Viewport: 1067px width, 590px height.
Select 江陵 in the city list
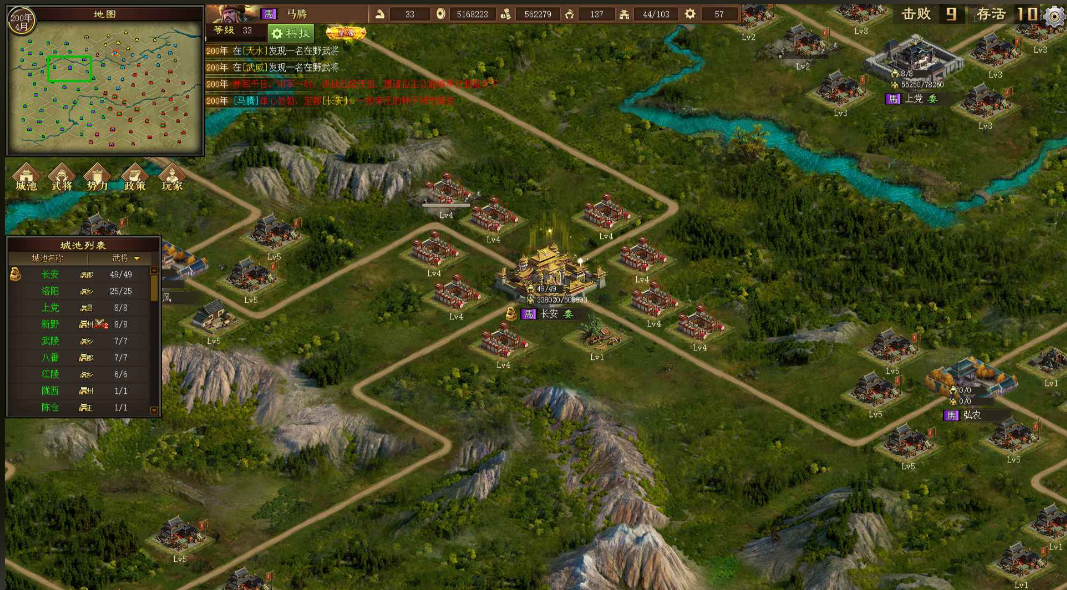[x=50, y=374]
